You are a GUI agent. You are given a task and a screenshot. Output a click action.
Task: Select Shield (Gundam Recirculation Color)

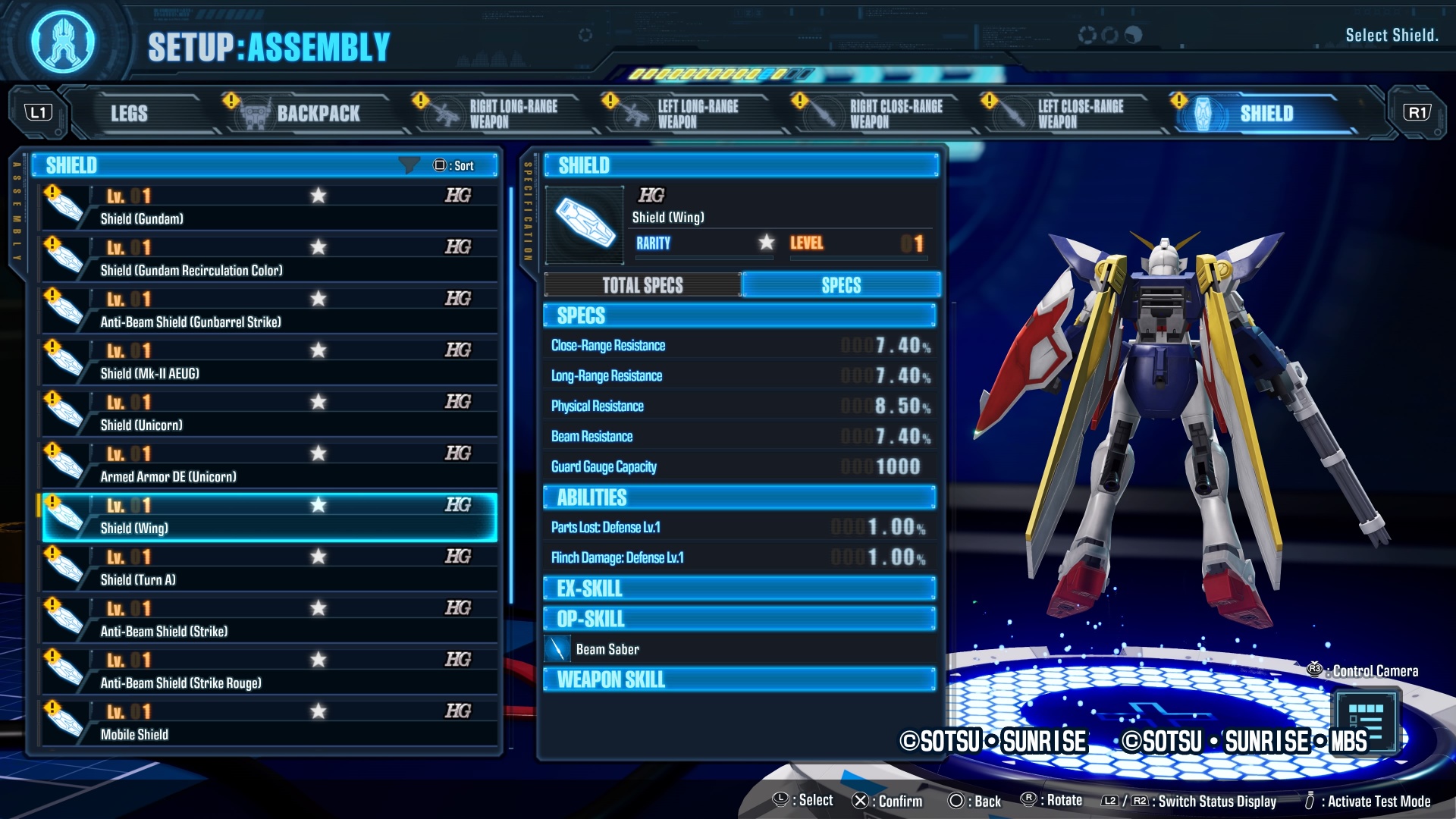click(x=269, y=259)
